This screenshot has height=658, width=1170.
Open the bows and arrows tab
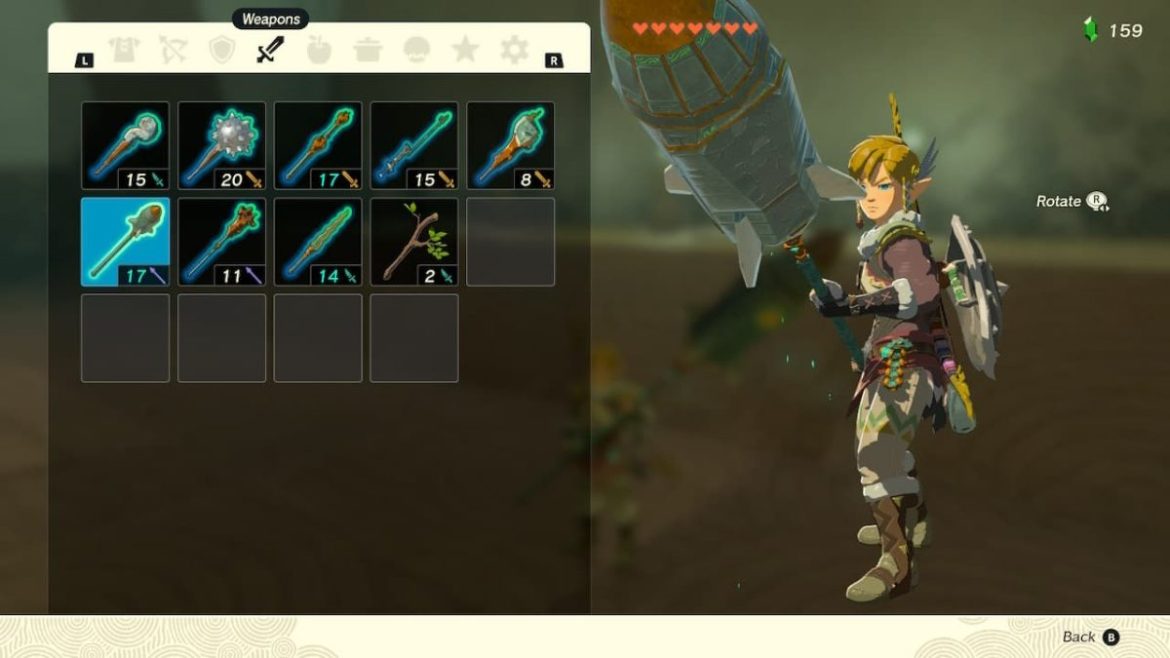[x=173, y=50]
